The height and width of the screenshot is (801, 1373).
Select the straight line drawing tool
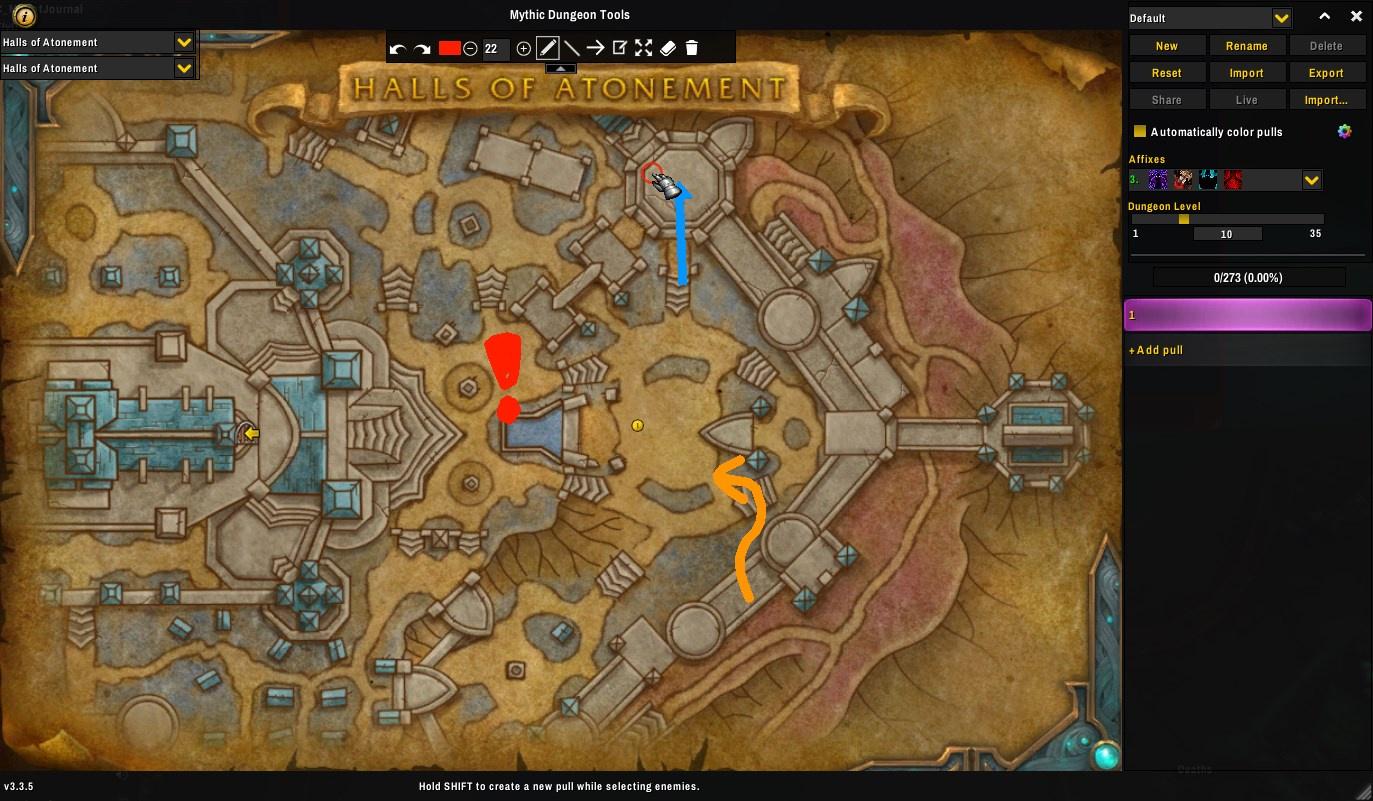[x=571, y=48]
